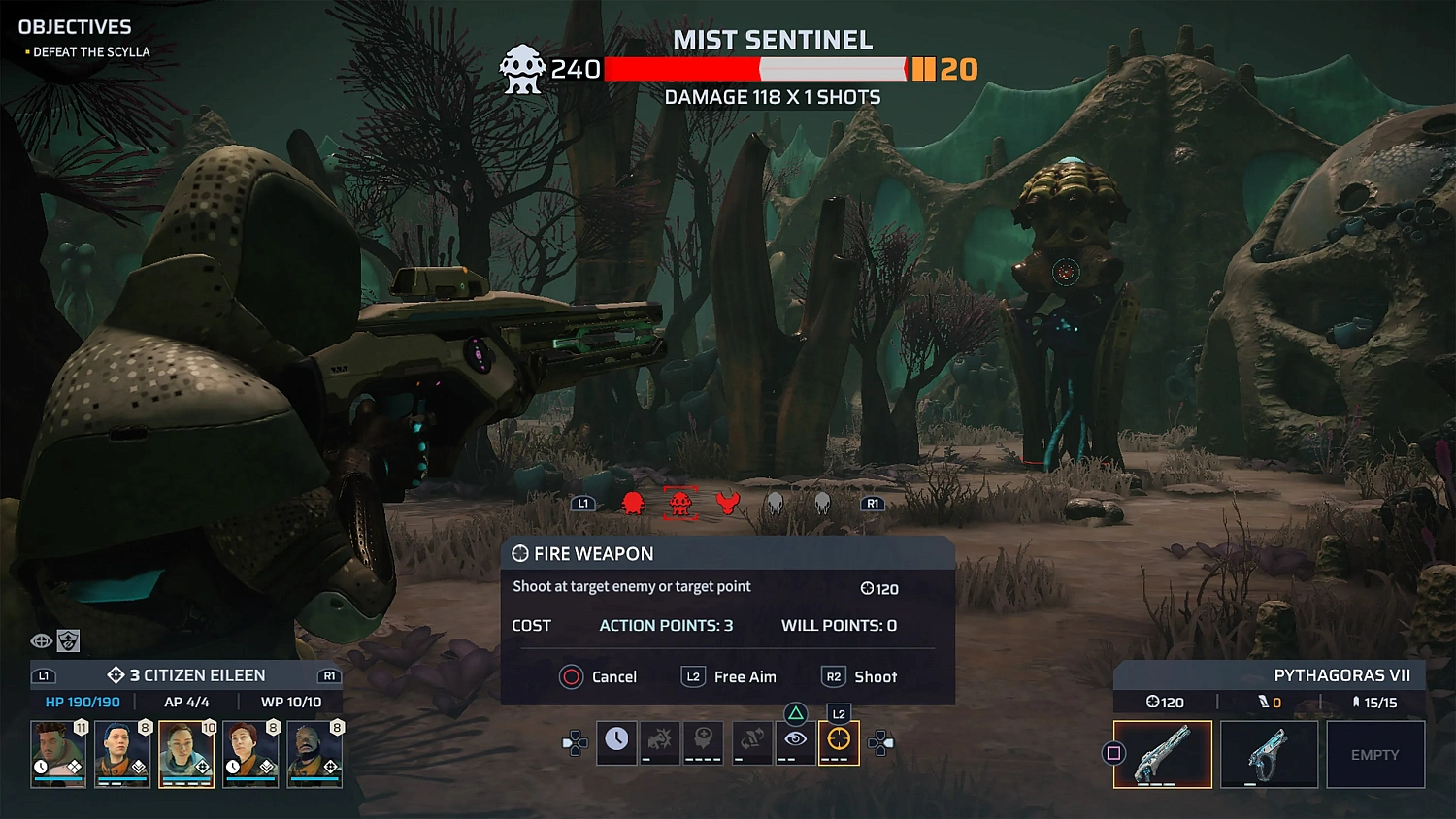This screenshot has height=819, width=1456.
Task: Toggle the spotted-eye indicator above Citizen Eileen panel
Action: (x=41, y=640)
